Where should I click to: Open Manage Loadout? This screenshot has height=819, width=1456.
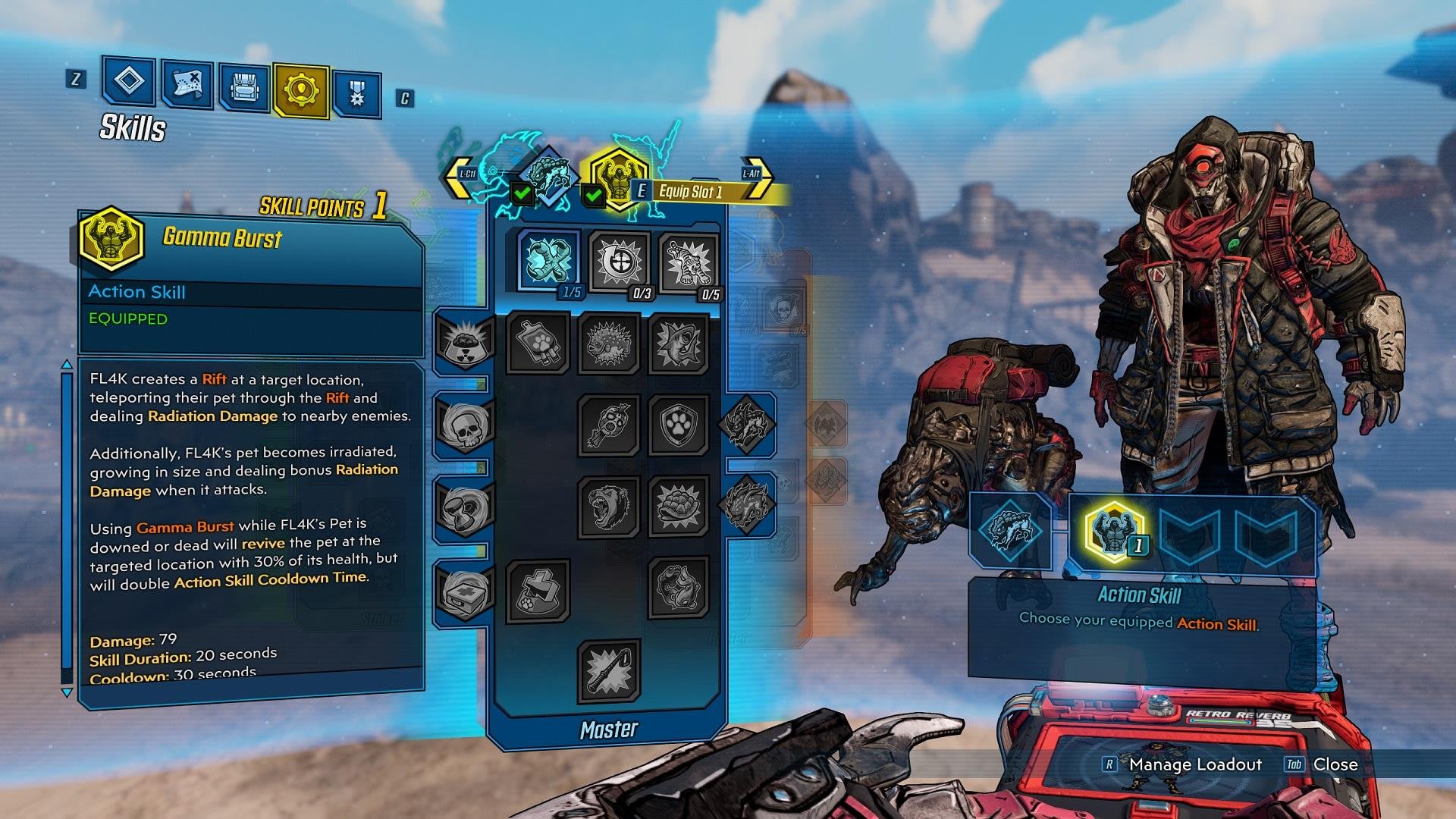click(1194, 764)
